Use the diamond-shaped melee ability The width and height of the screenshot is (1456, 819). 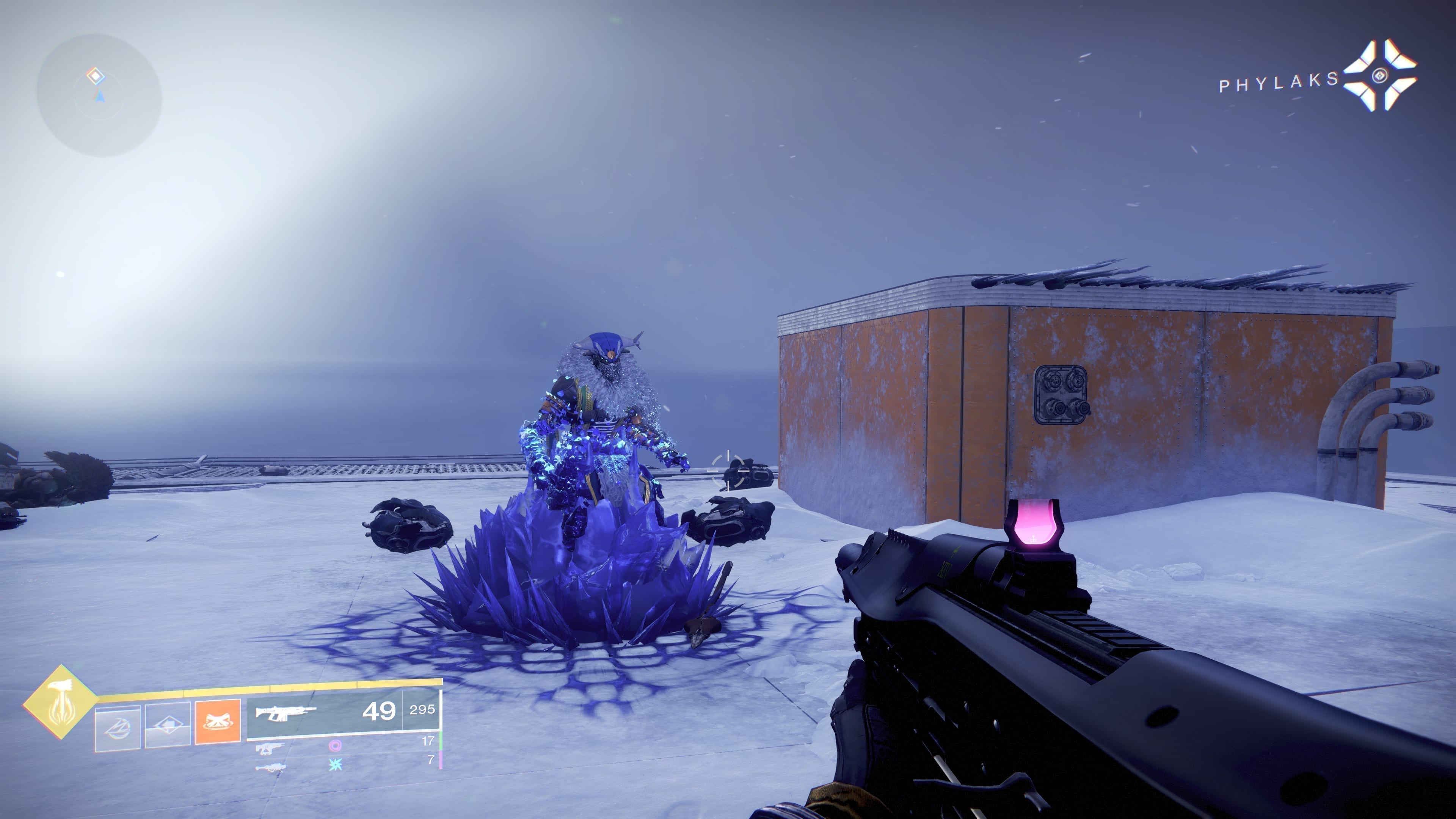pos(168,726)
